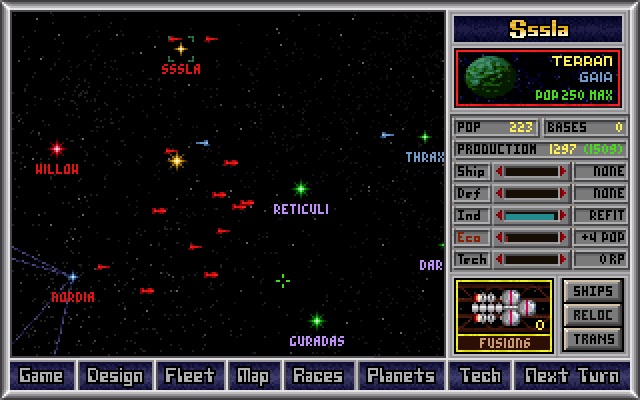This screenshot has height=400, width=640.
Task: Select the RELOC button
Action: (x=593, y=315)
